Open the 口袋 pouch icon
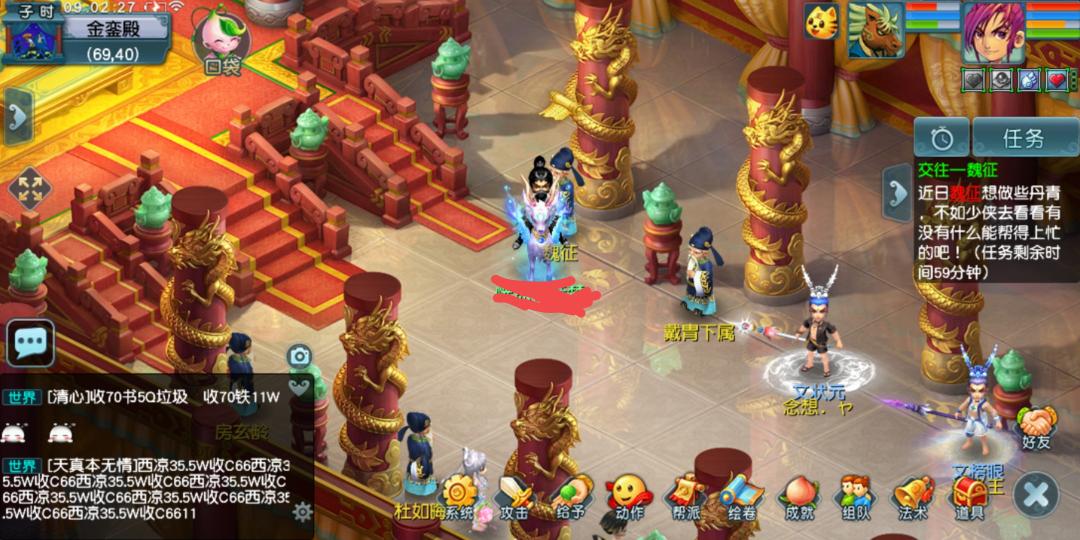Image resolution: width=1080 pixels, height=540 pixels. 222,42
